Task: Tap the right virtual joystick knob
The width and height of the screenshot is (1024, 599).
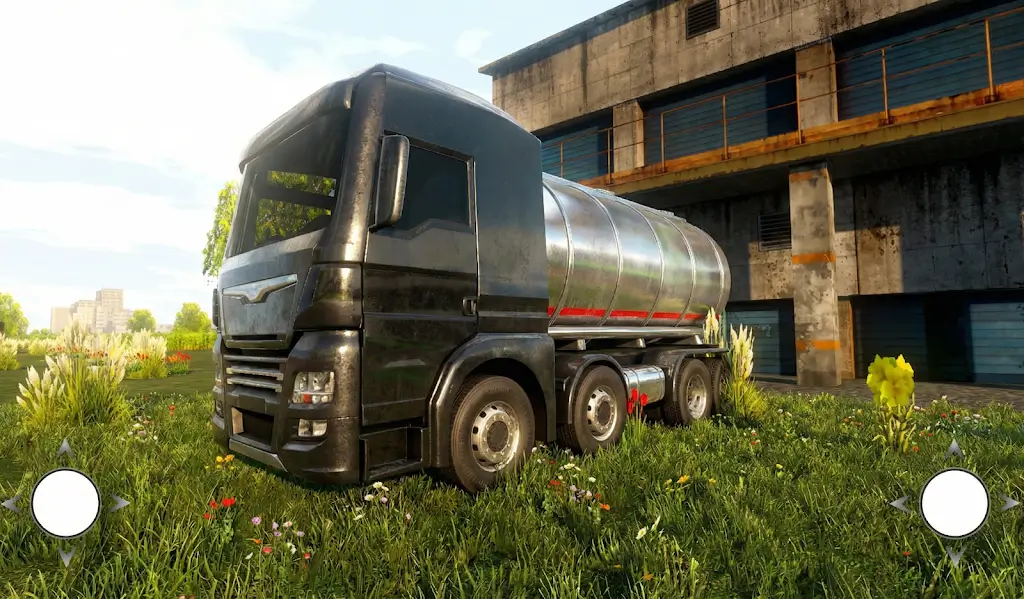Action: [x=954, y=503]
